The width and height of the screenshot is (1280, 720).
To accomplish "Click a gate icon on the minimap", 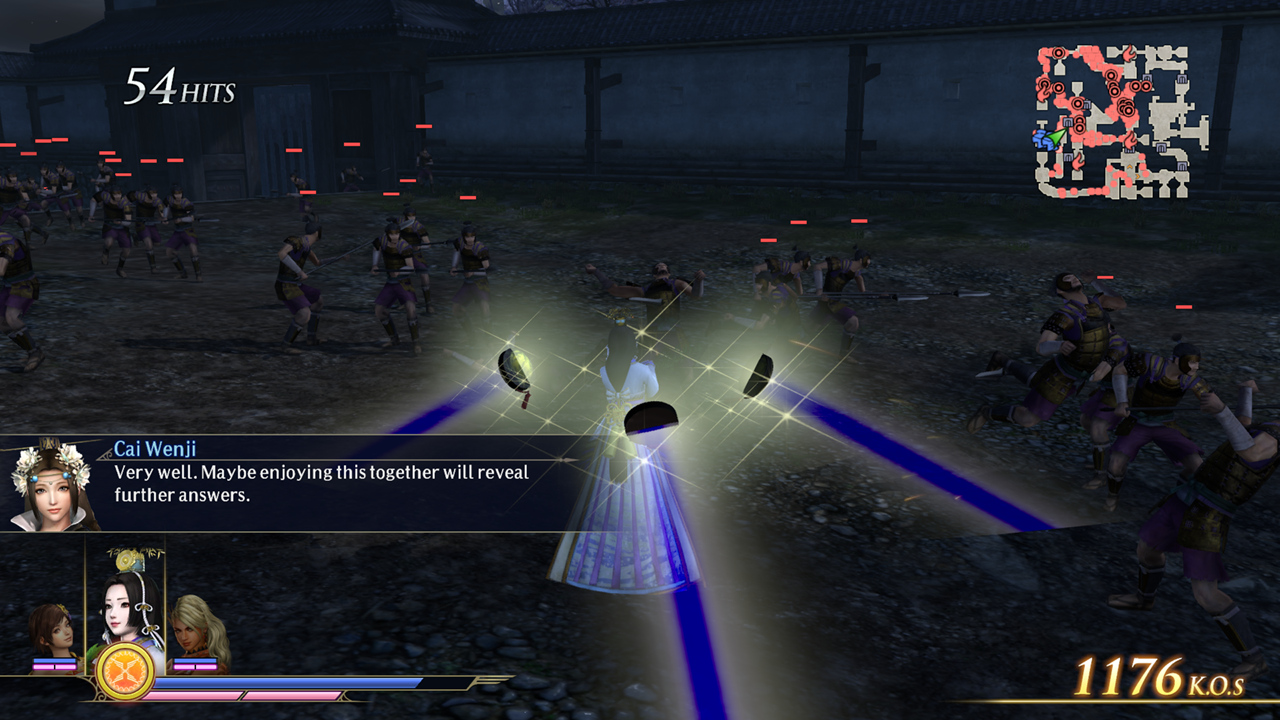I will point(1147,78).
